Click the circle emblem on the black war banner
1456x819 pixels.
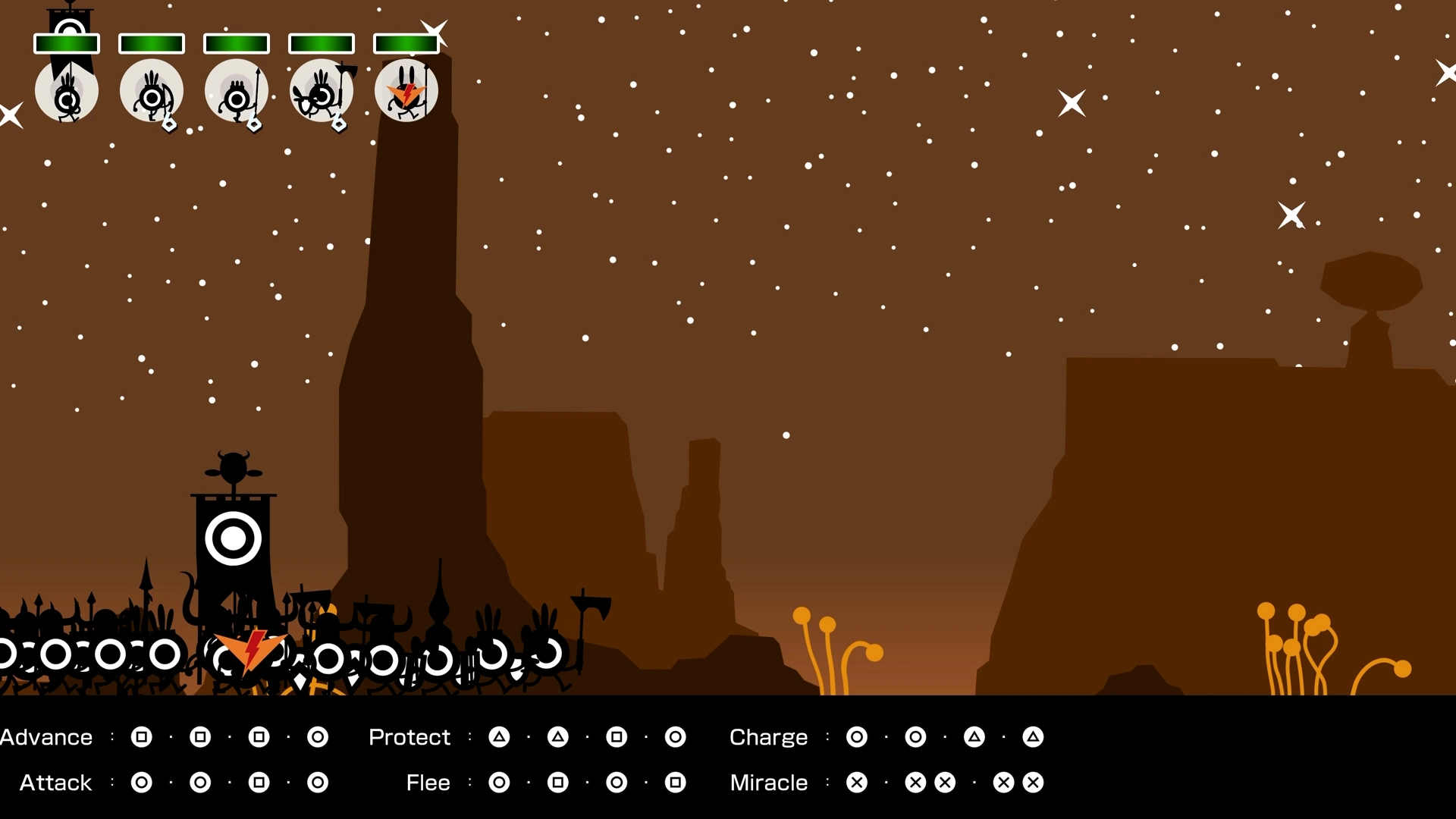(x=234, y=538)
